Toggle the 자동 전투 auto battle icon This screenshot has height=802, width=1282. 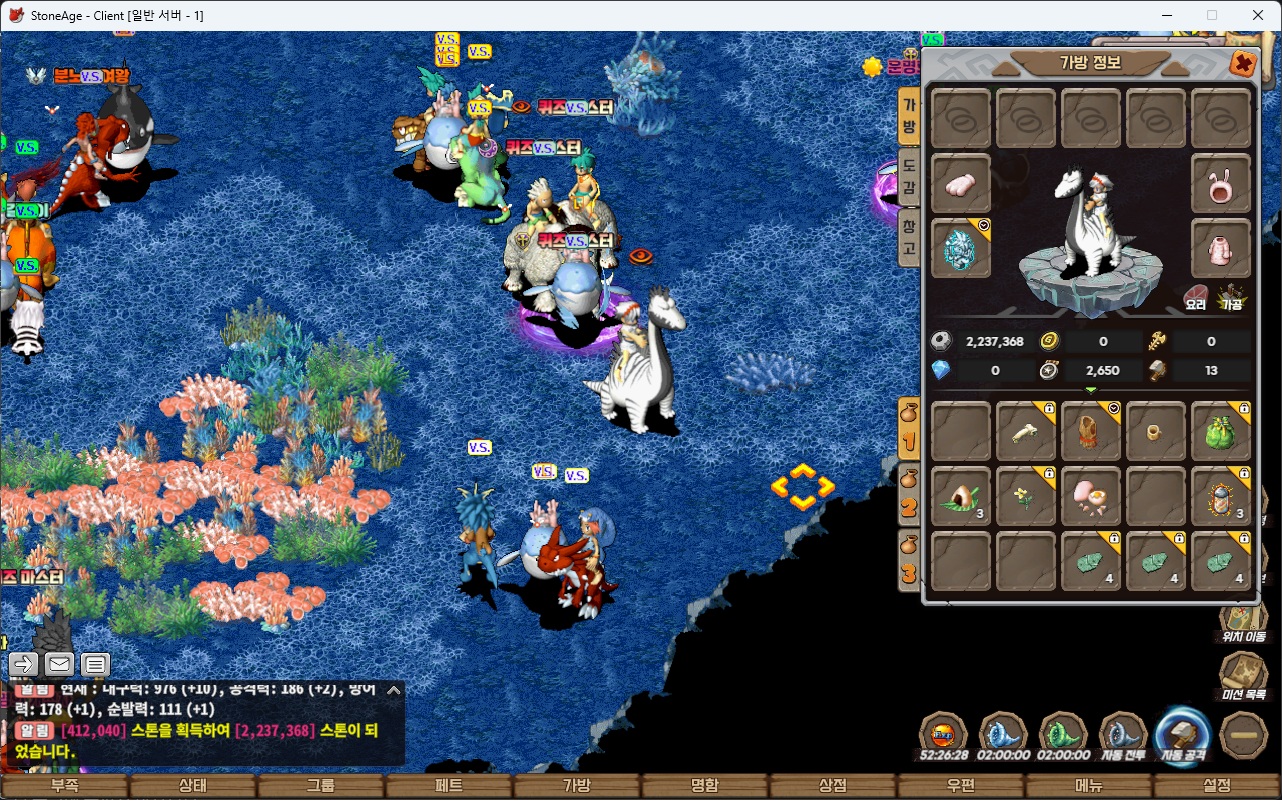coord(1123,735)
